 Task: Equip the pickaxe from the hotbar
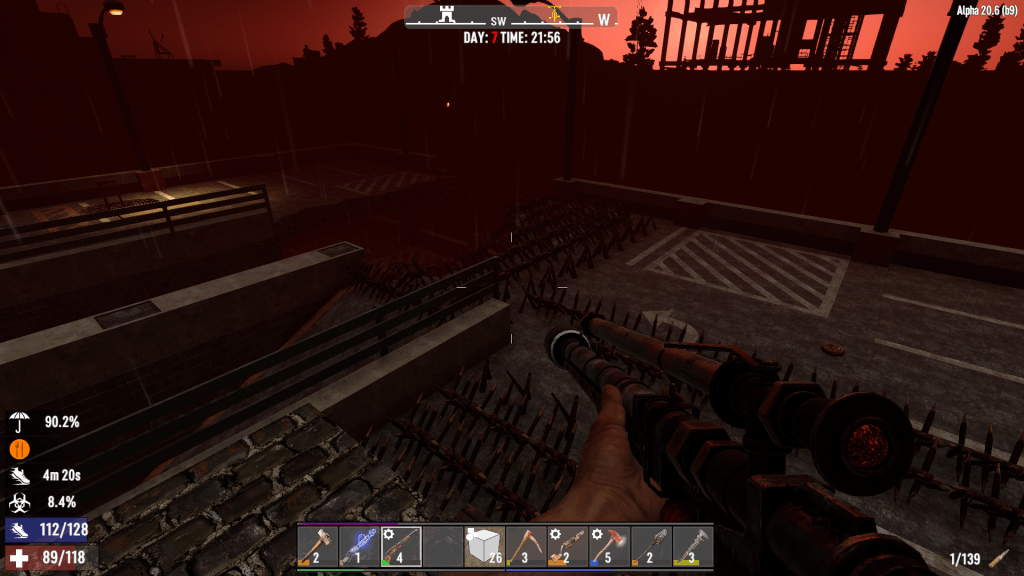tap(526, 547)
